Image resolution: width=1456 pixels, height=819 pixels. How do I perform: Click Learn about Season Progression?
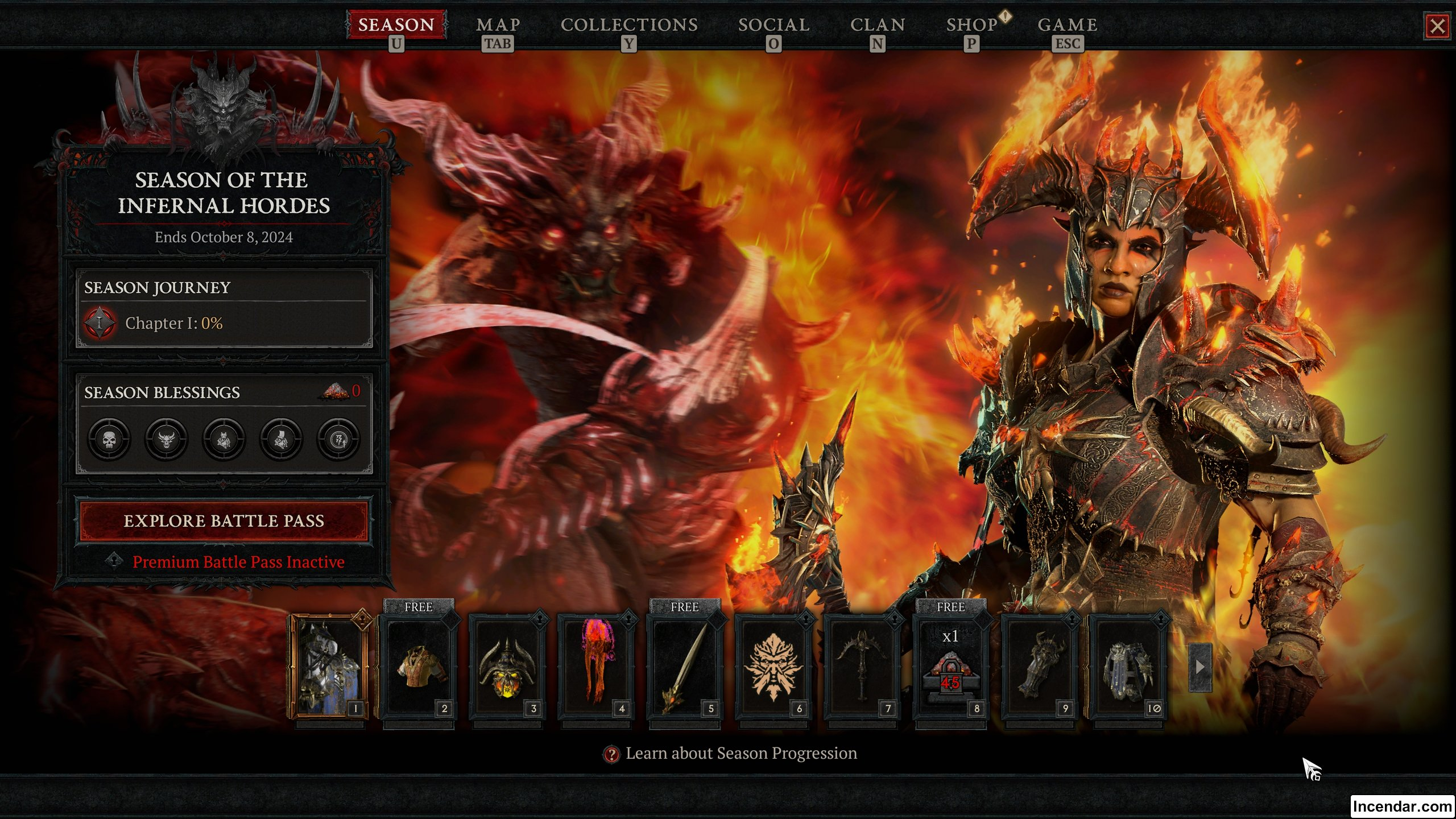pyautogui.click(x=741, y=754)
